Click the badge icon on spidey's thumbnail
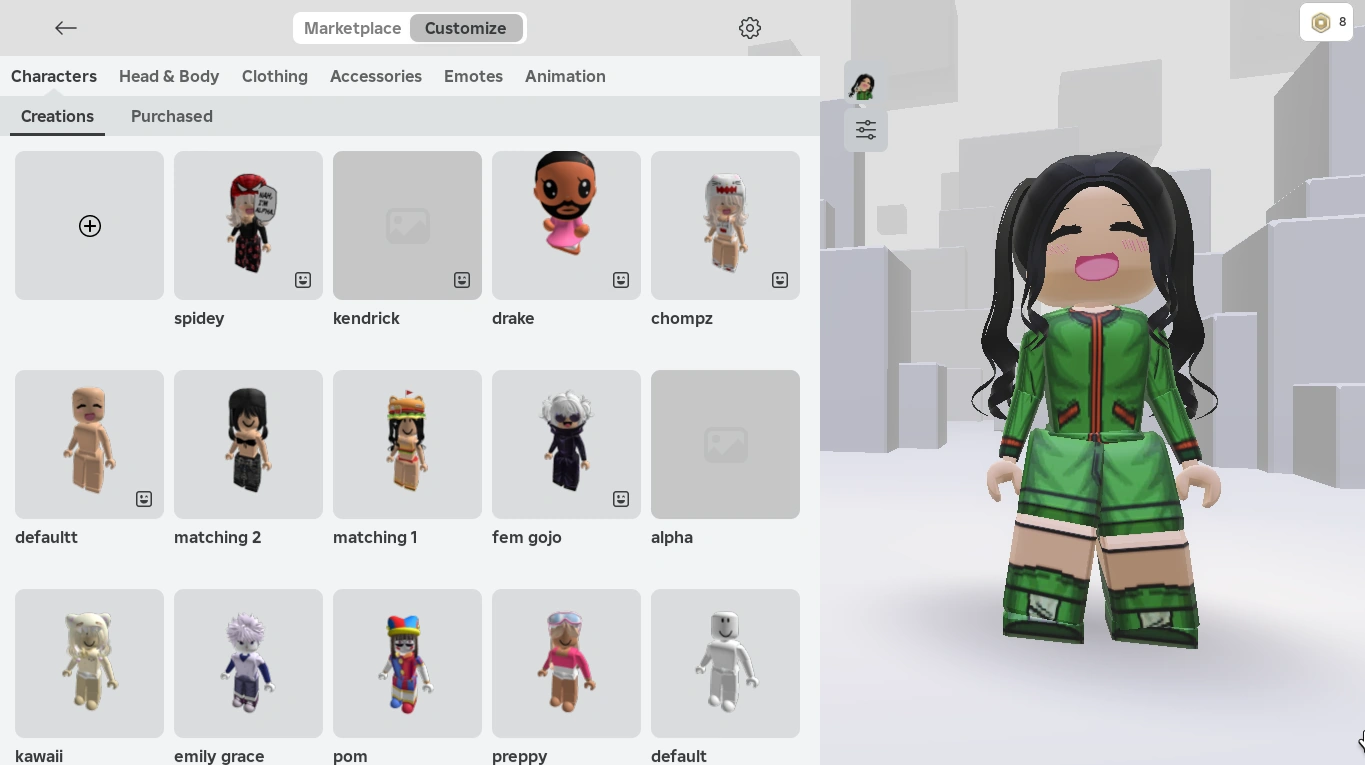 (x=303, y=280)
